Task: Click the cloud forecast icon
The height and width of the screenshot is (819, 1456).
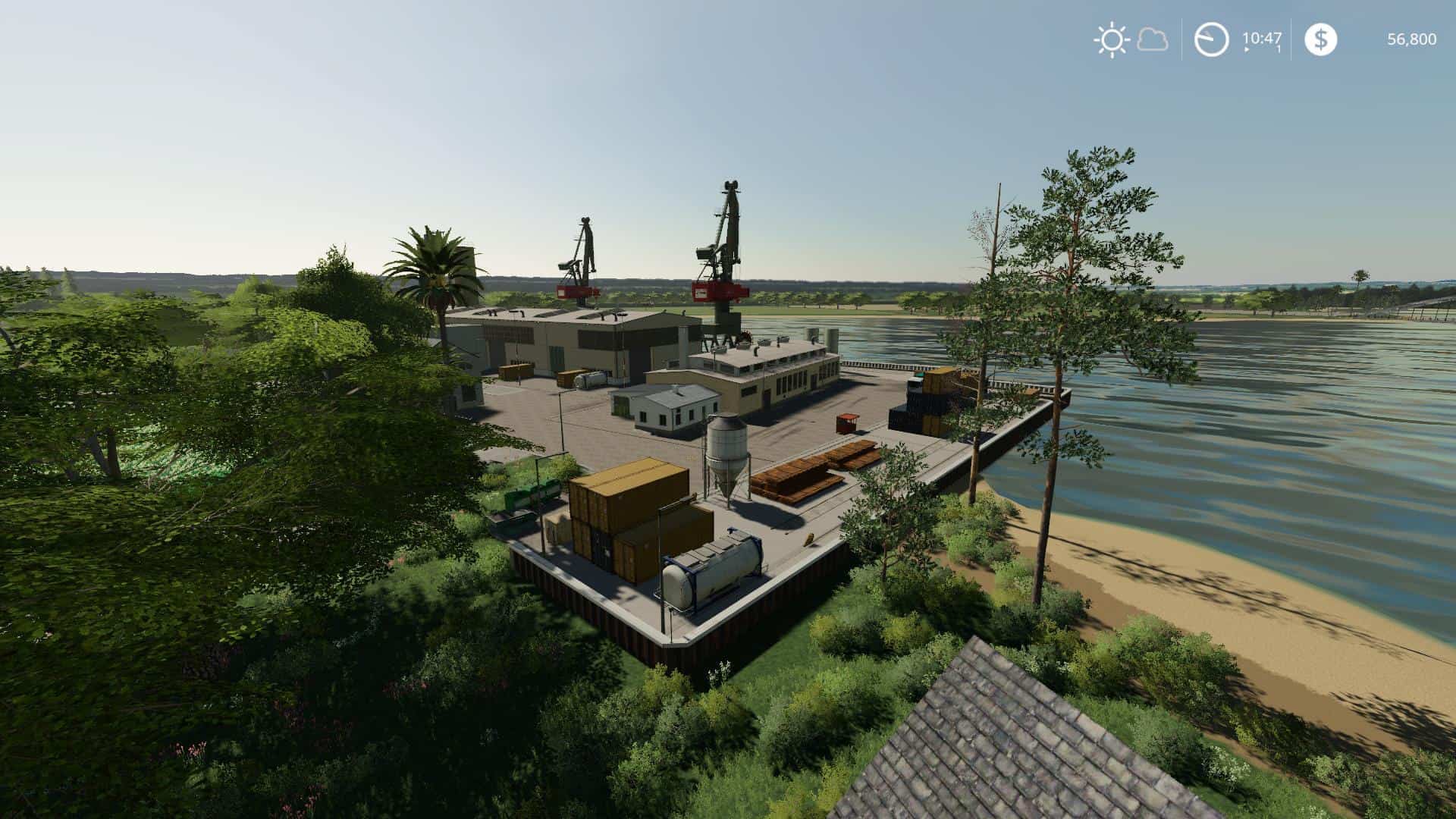Action: (x=1153, y=41)
